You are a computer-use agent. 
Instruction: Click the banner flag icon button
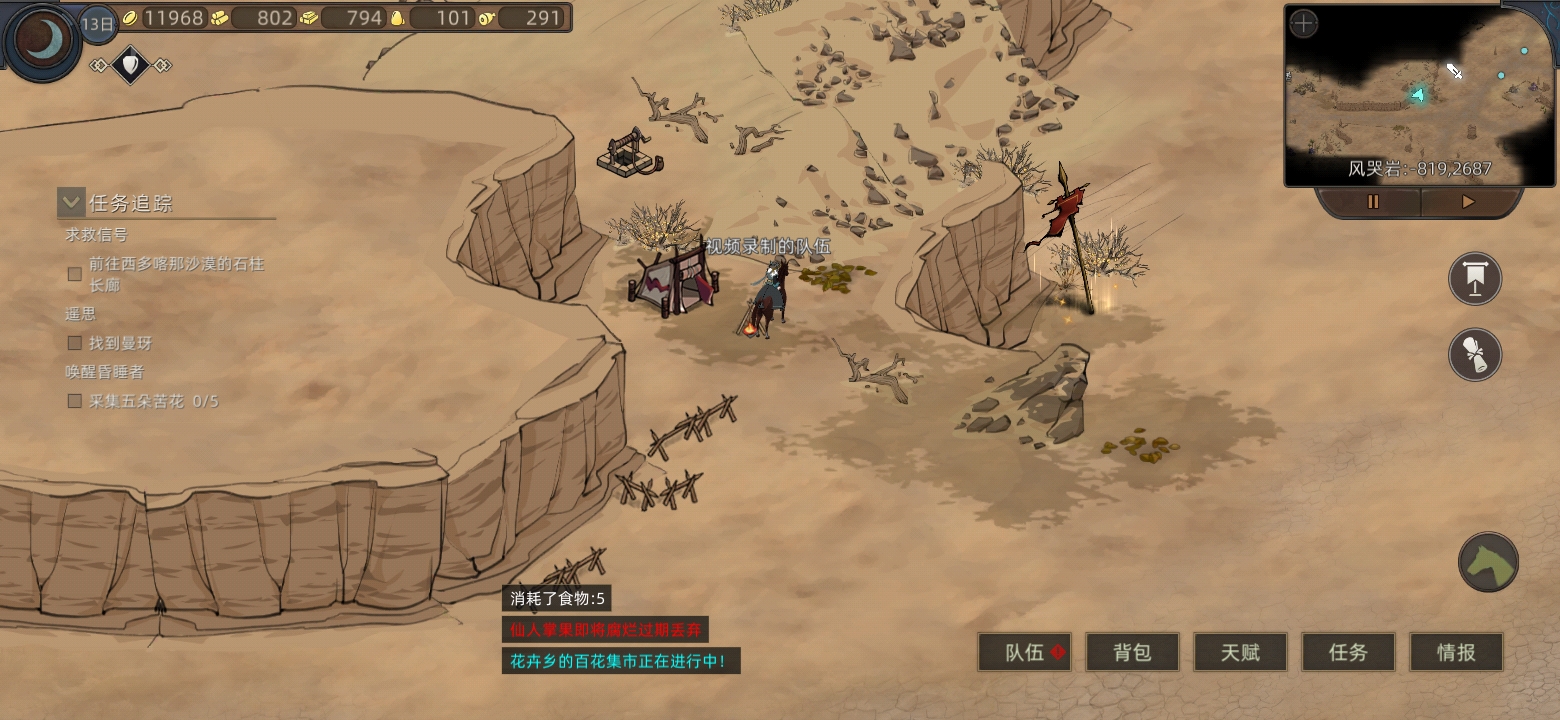[1475, 279]
